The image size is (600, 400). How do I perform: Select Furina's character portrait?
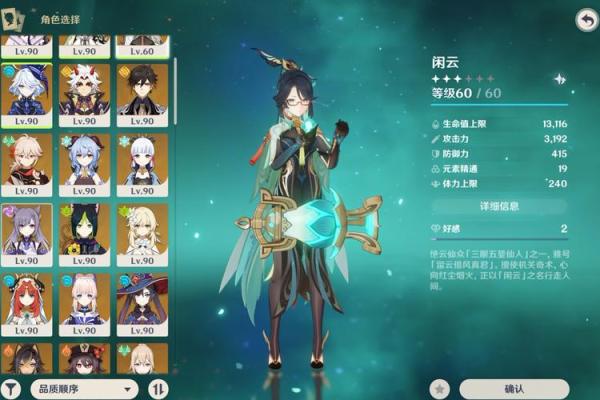pyautogui.click(x=27, y=95)
